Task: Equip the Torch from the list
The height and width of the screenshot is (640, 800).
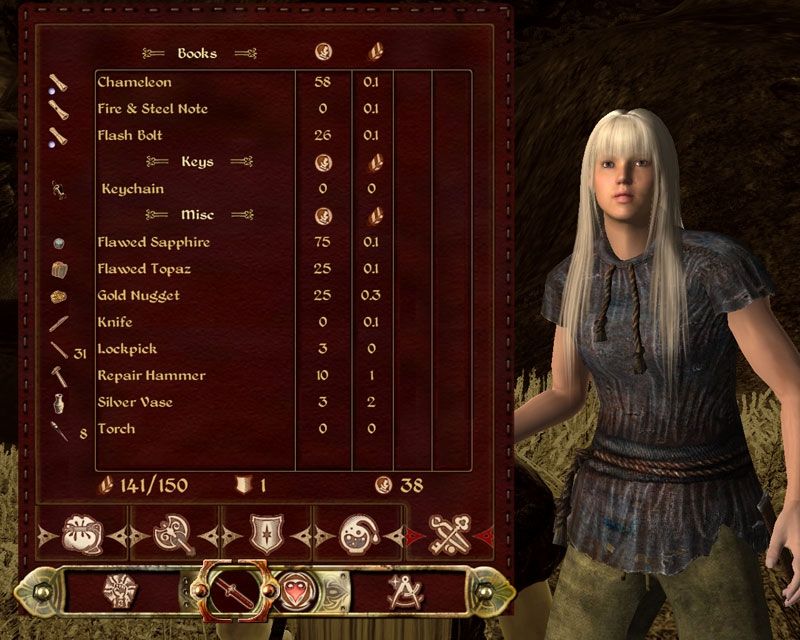Action: tap(116, 429)
